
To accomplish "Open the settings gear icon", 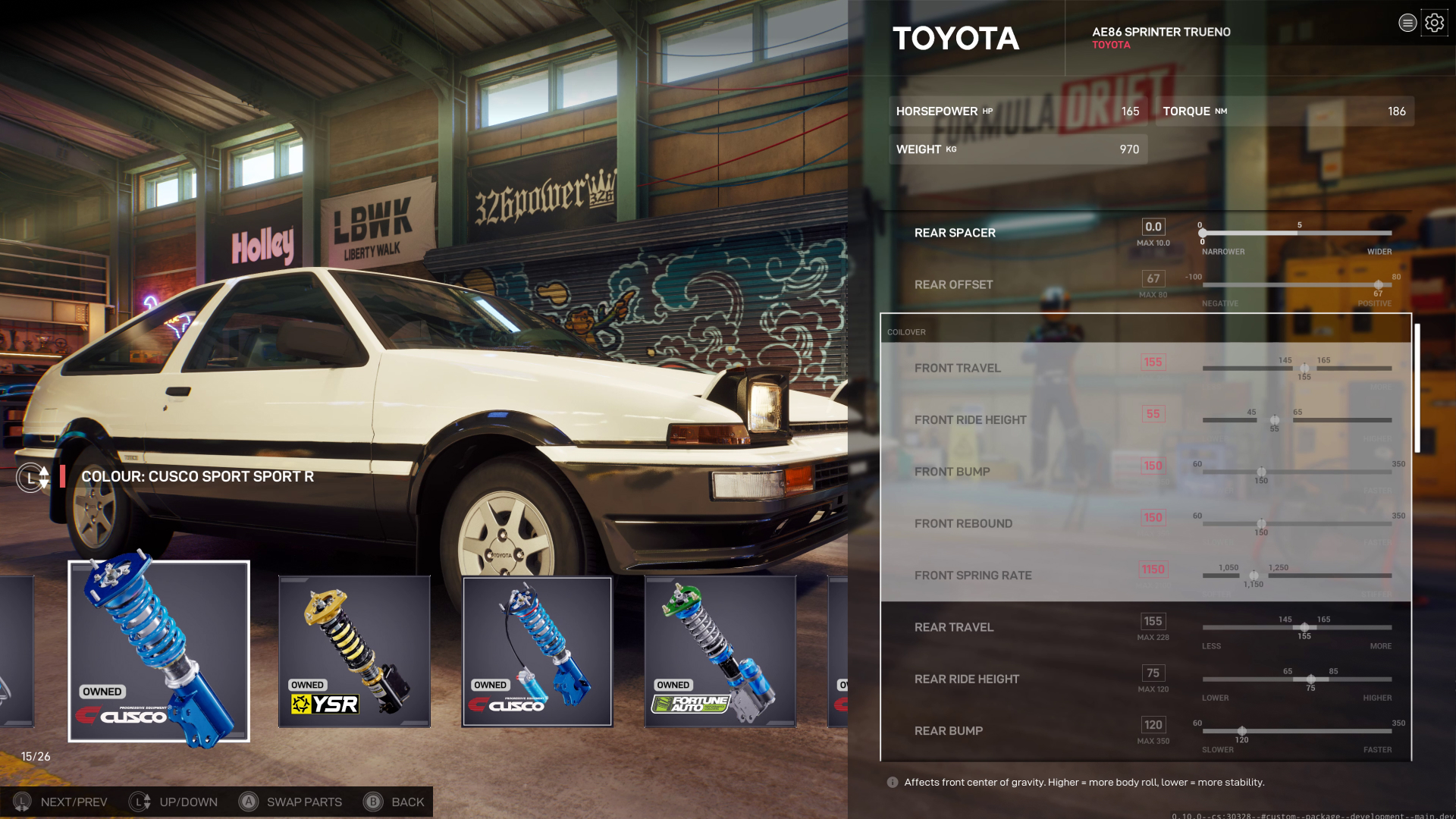I will click(1434, 23).
